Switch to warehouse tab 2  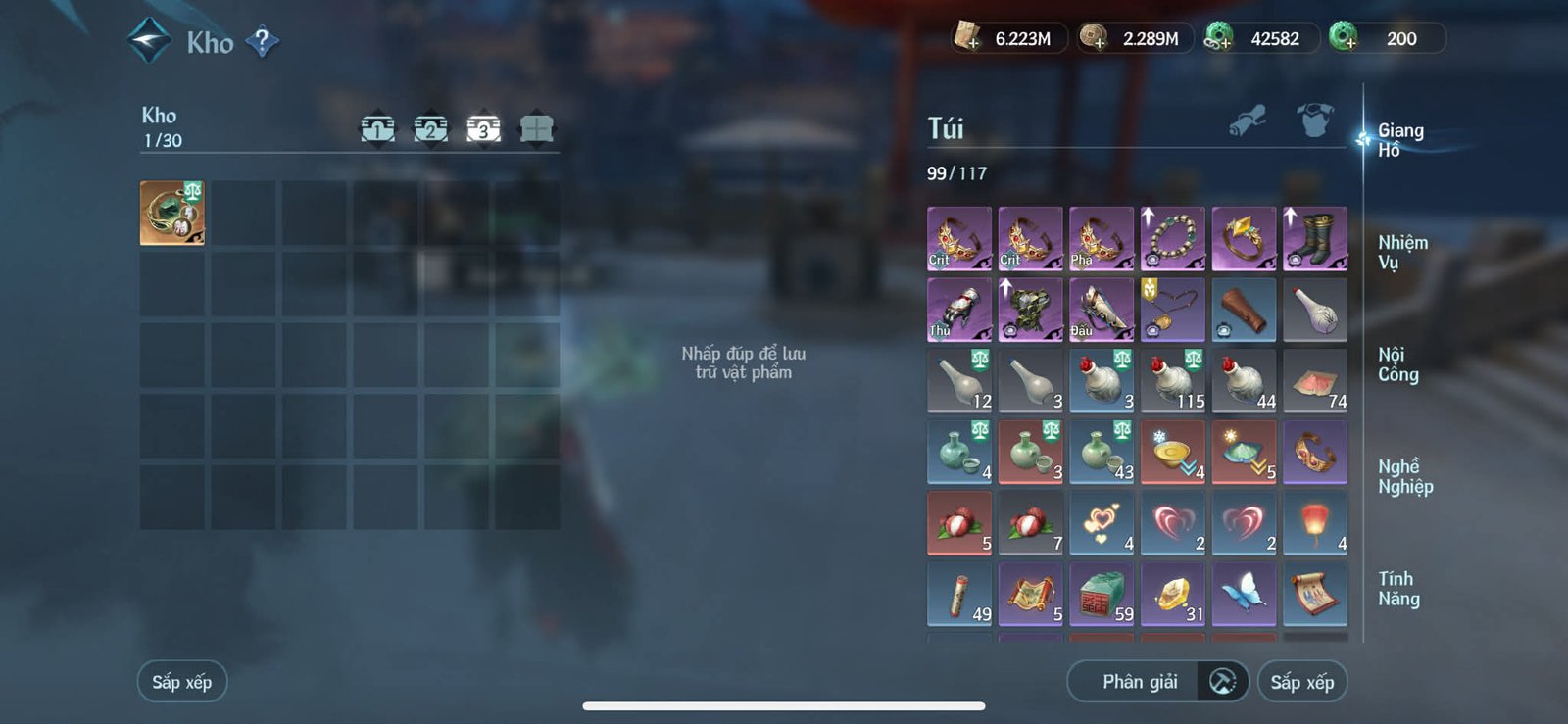[x=429, y=126]
